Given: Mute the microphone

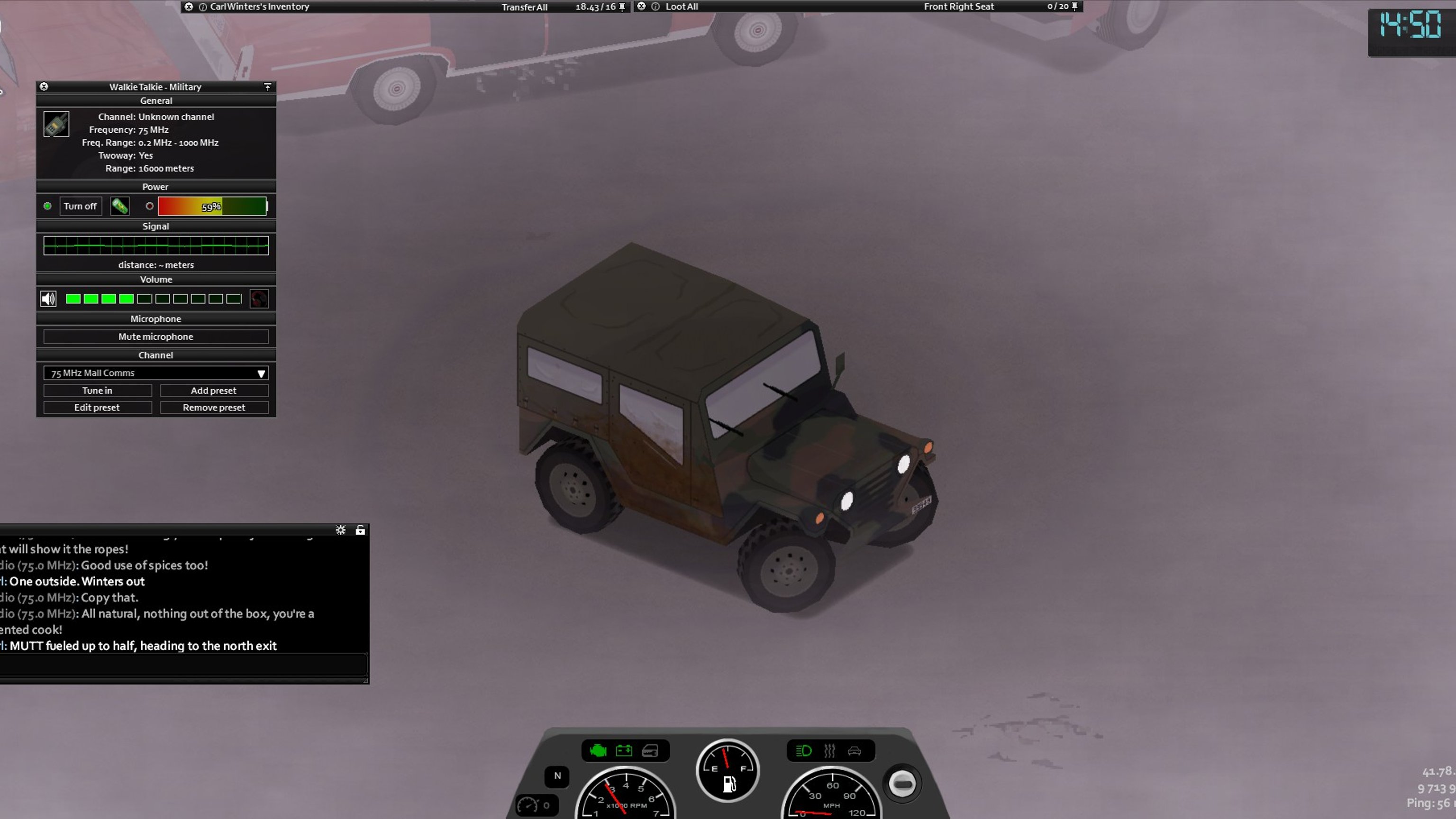Looking at the screenshot, I should tap(156, 337).
